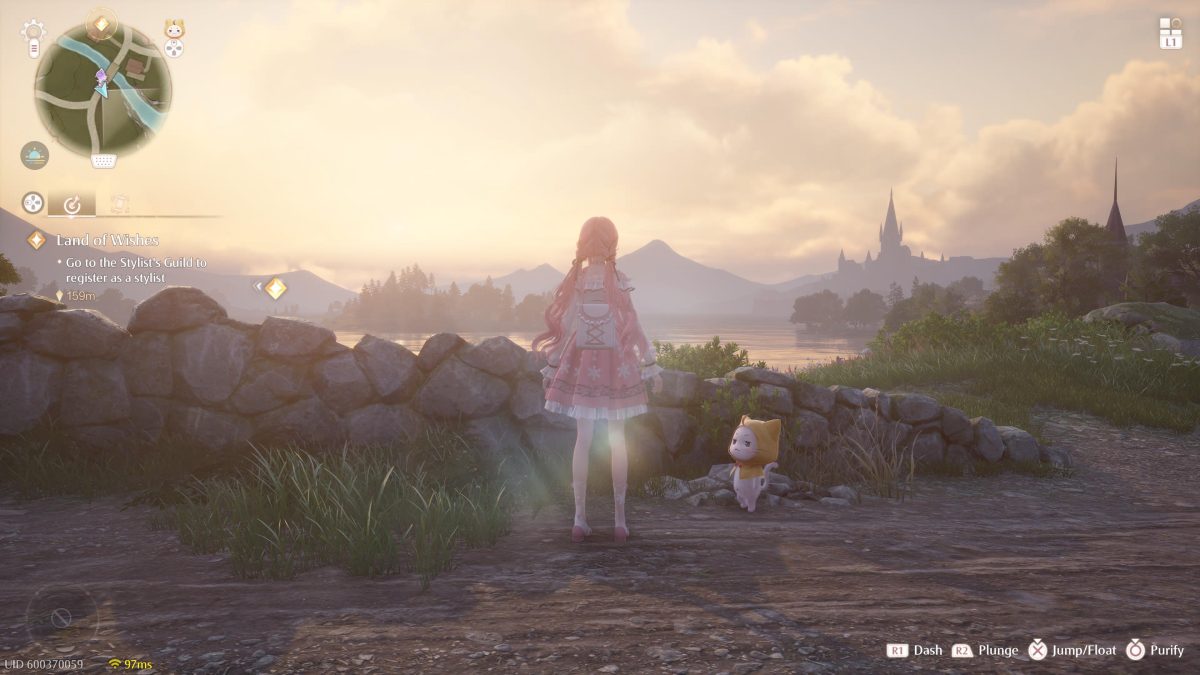Image resolution: width=1200 pixels, height=675 pixels.
Task: Switch to the quest tracking target tab
Action: [72, 204]
